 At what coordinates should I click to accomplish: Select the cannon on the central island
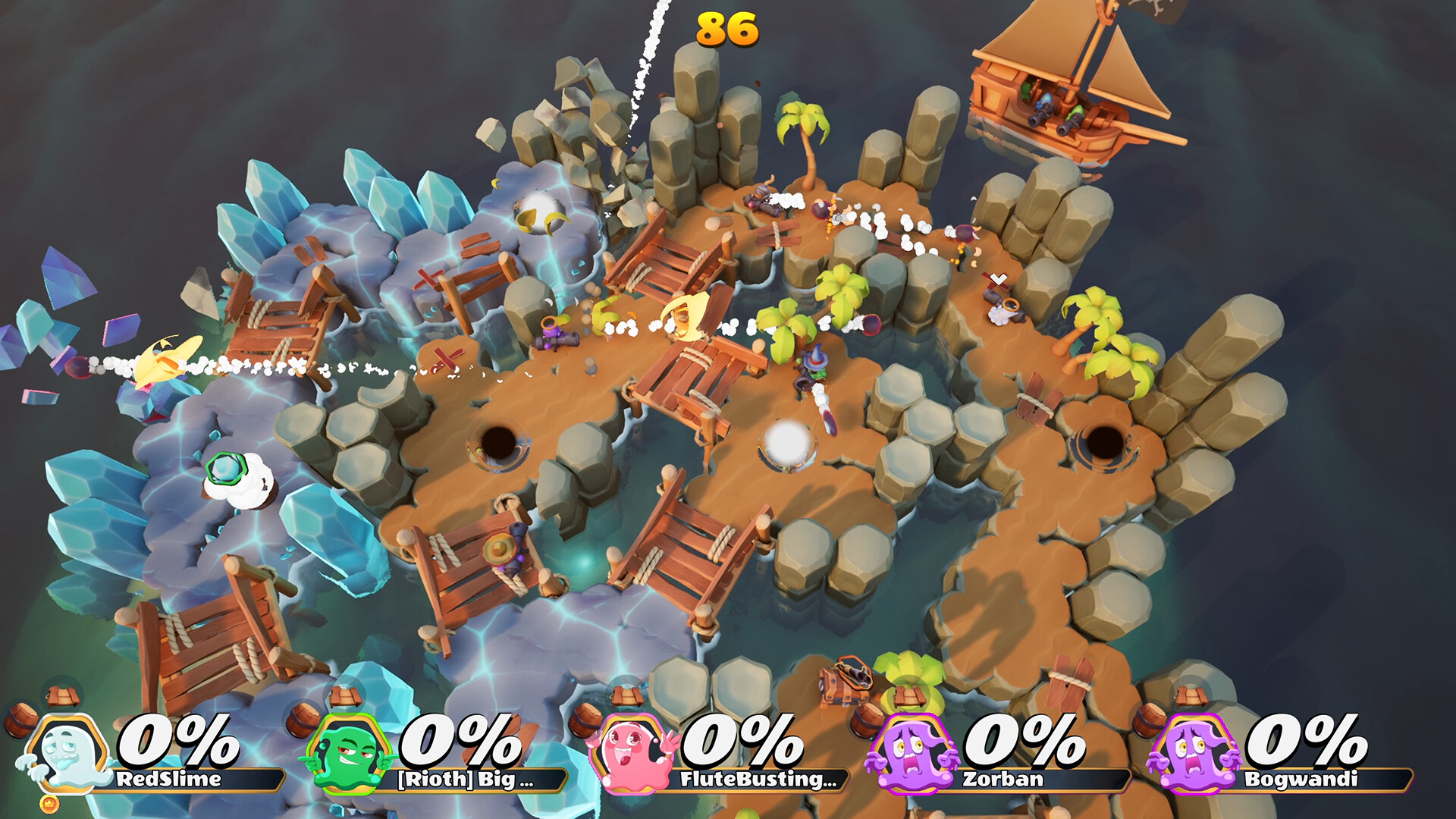pos(556,339)
